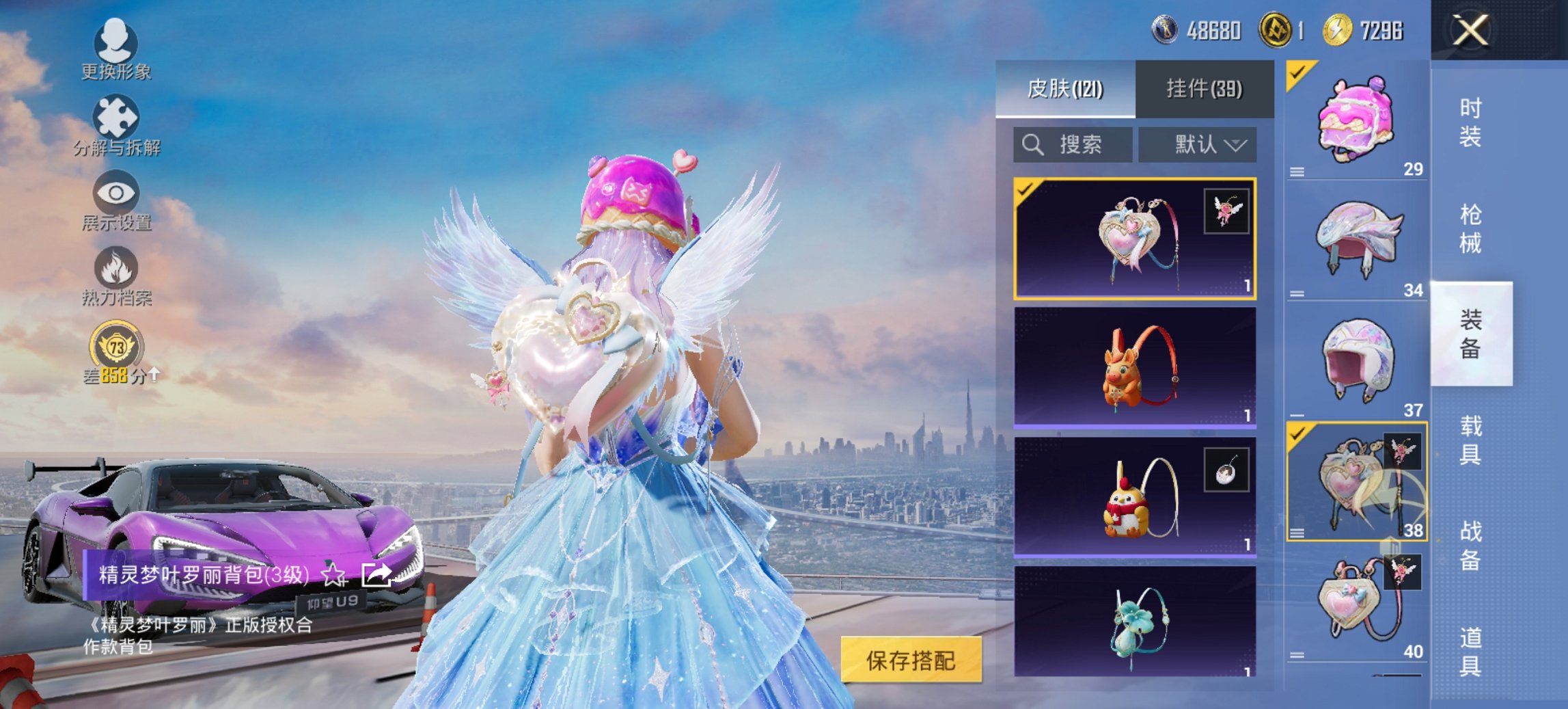Go to the 载具 vehicles category
The width and height of the screenshot is (1568, 709).
click(x=1470, y=440)
